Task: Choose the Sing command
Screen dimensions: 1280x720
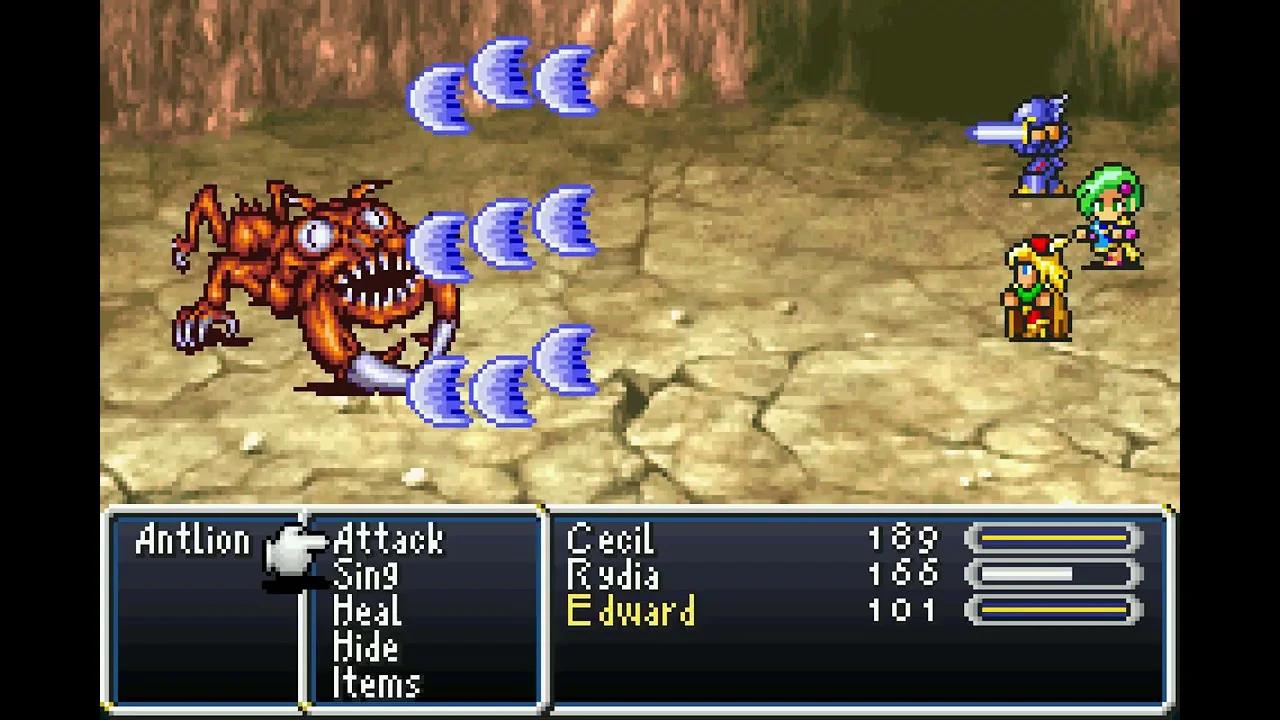Action: (367, 576)
